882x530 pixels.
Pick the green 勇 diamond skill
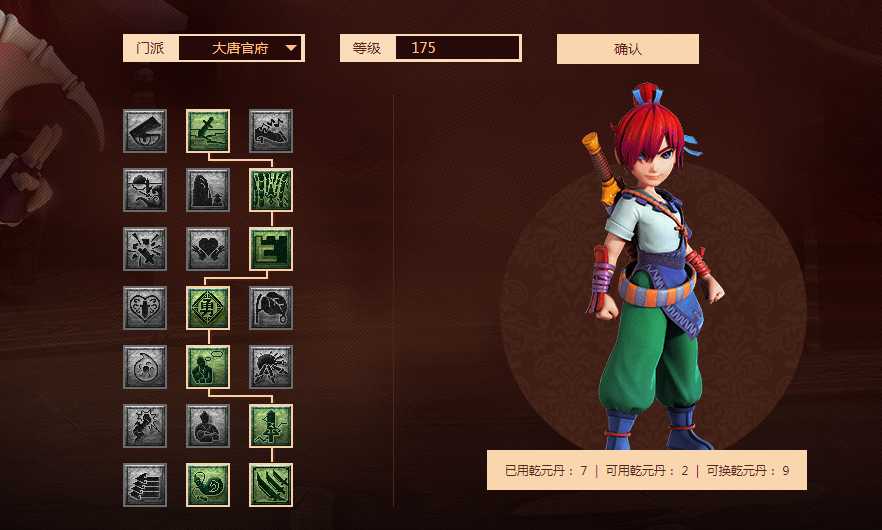point(208,308)
